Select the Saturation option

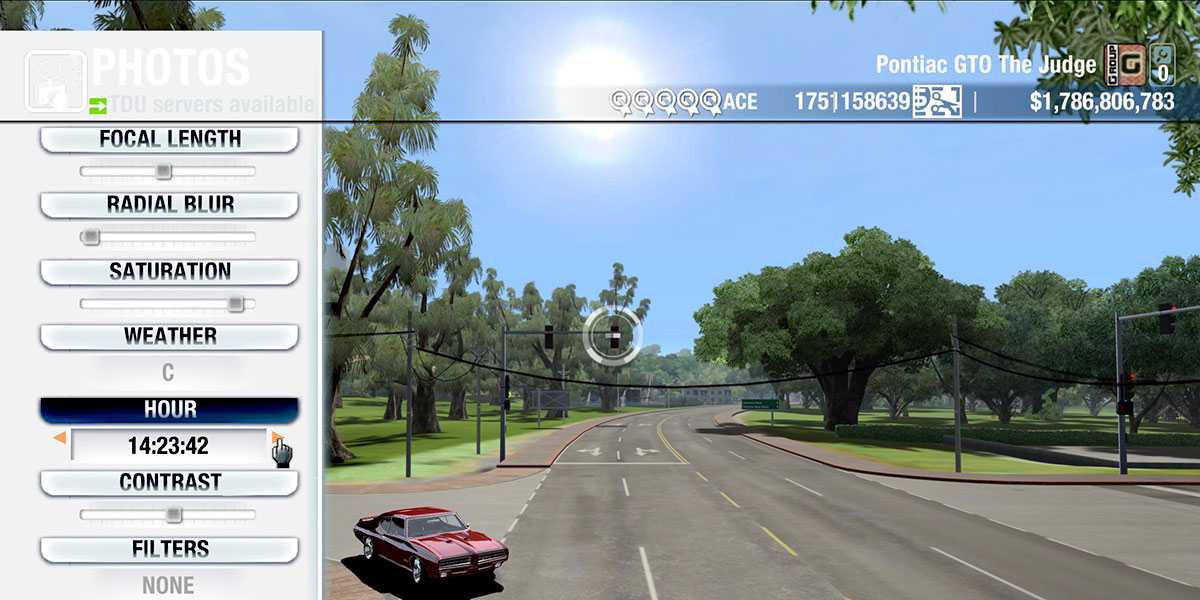click(x=169, y=271)
